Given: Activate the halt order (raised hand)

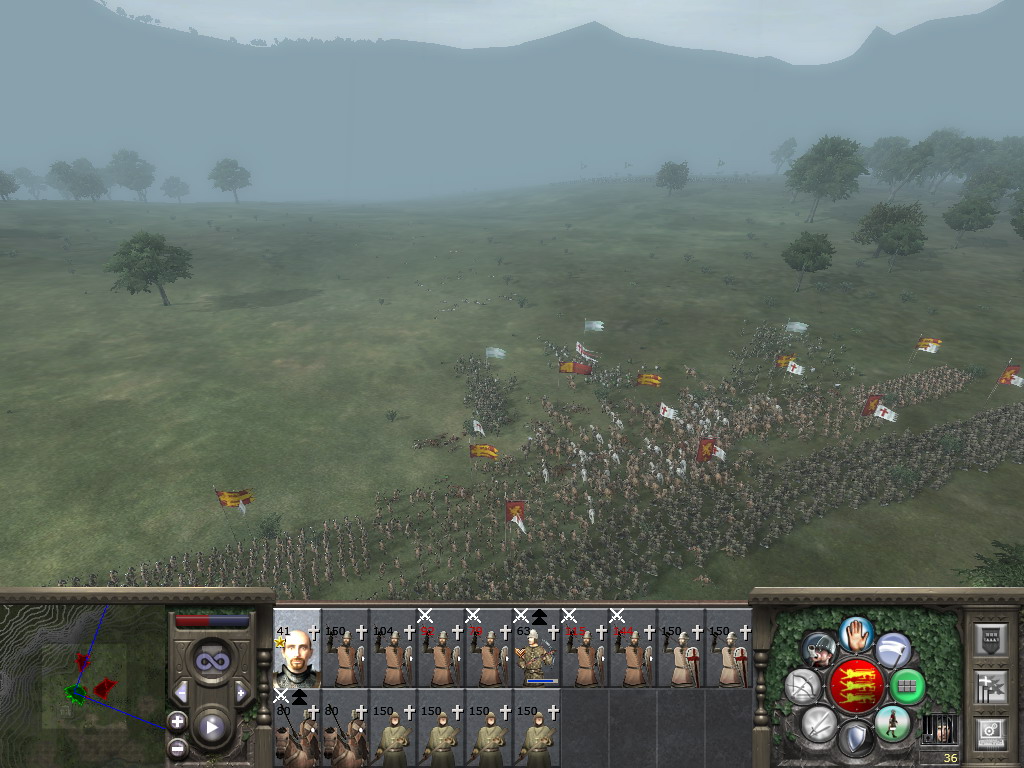Looking at the screenshot, I should (x=855, y=632).
